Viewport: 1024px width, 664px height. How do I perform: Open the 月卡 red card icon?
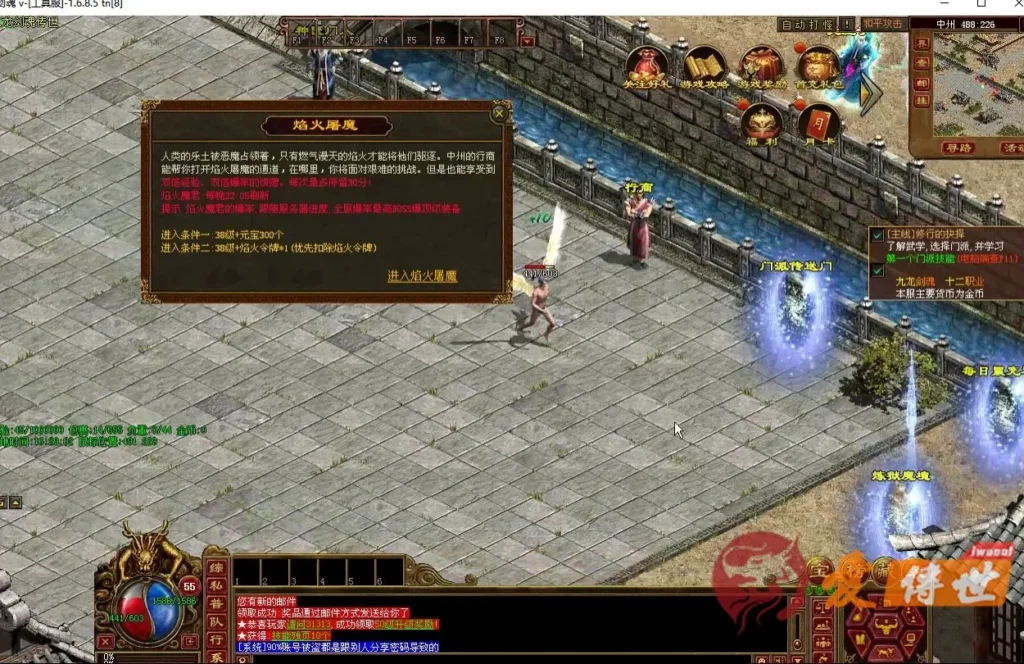[x=818, y=124]
